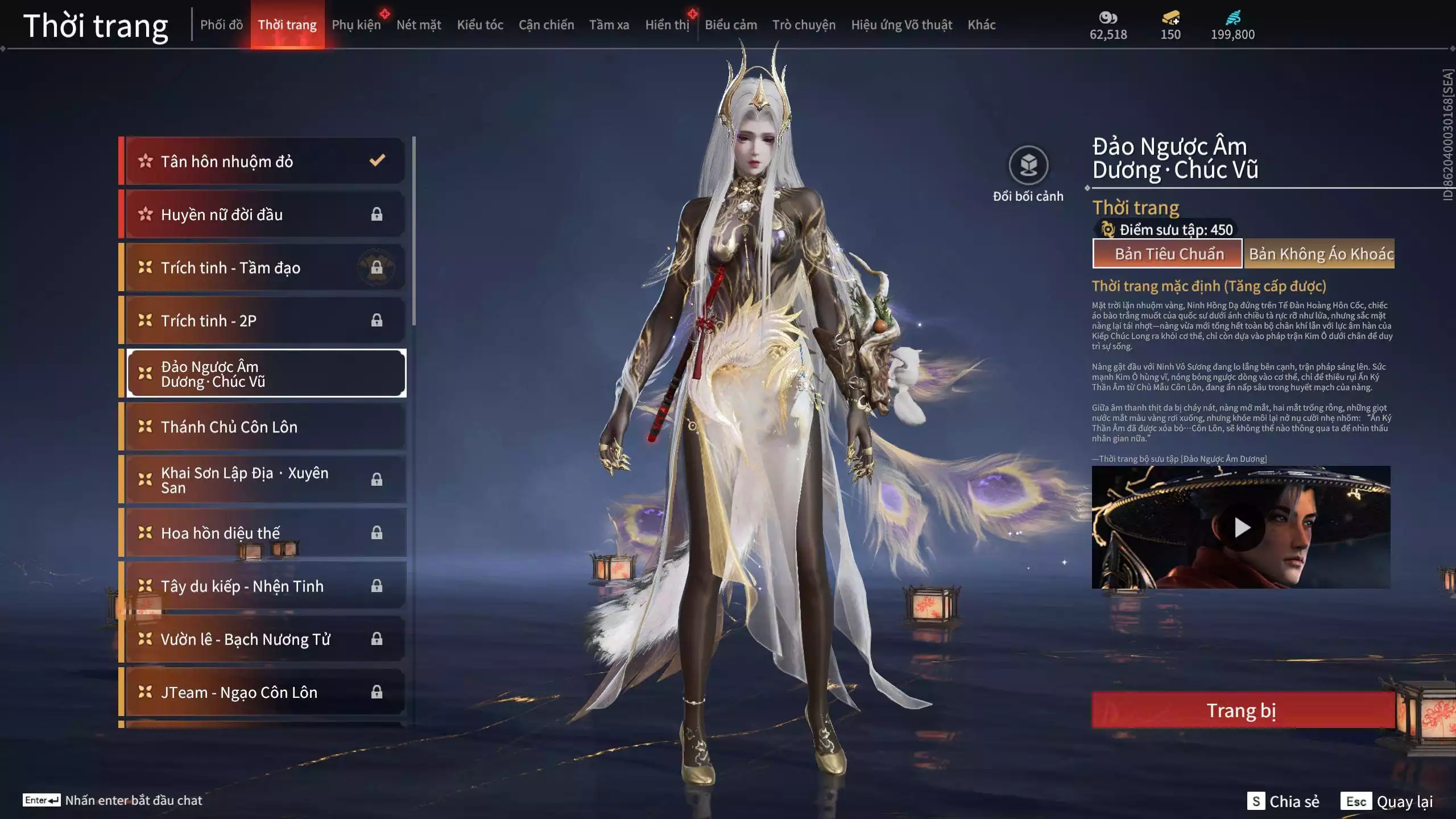Equip the outfit with Trang bị
Viewport: 1456px width, 819px height.
tap(1242, 710)
